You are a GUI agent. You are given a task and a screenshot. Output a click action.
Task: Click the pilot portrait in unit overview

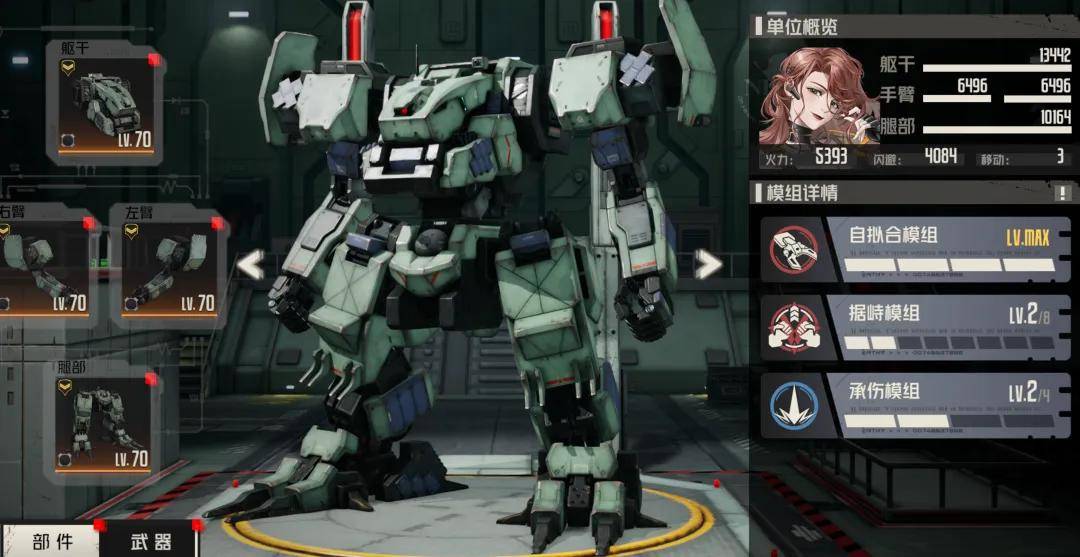(805, 97)
